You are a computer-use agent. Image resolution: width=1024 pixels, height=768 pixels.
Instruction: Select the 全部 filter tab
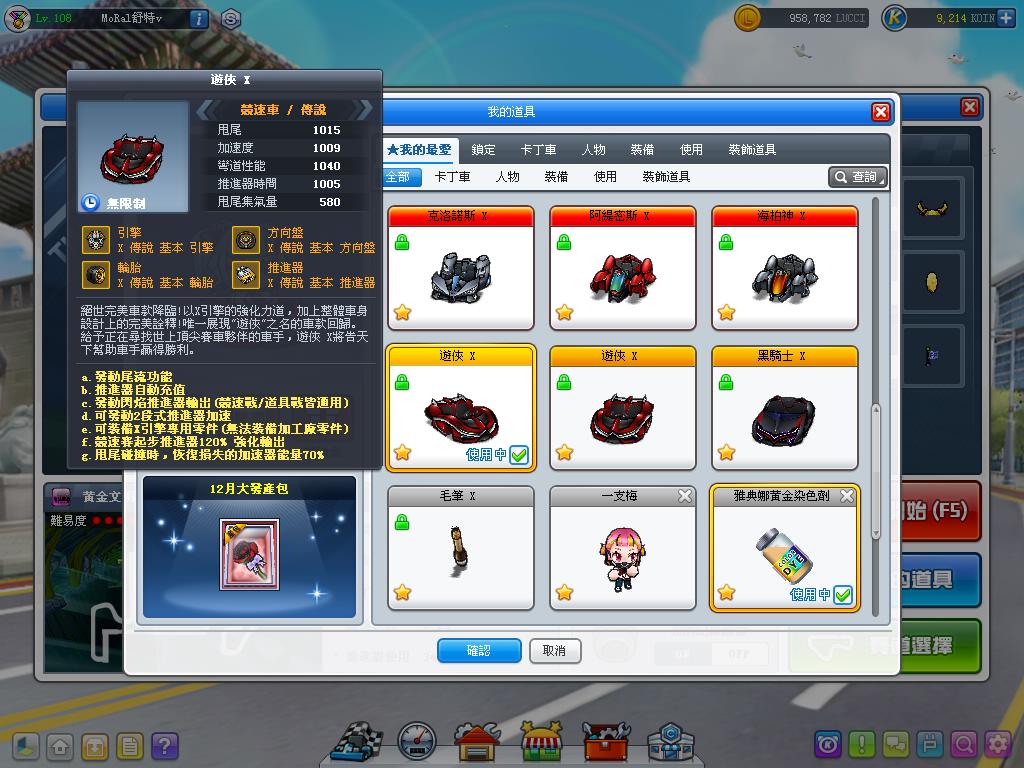[x=398, y=177]
